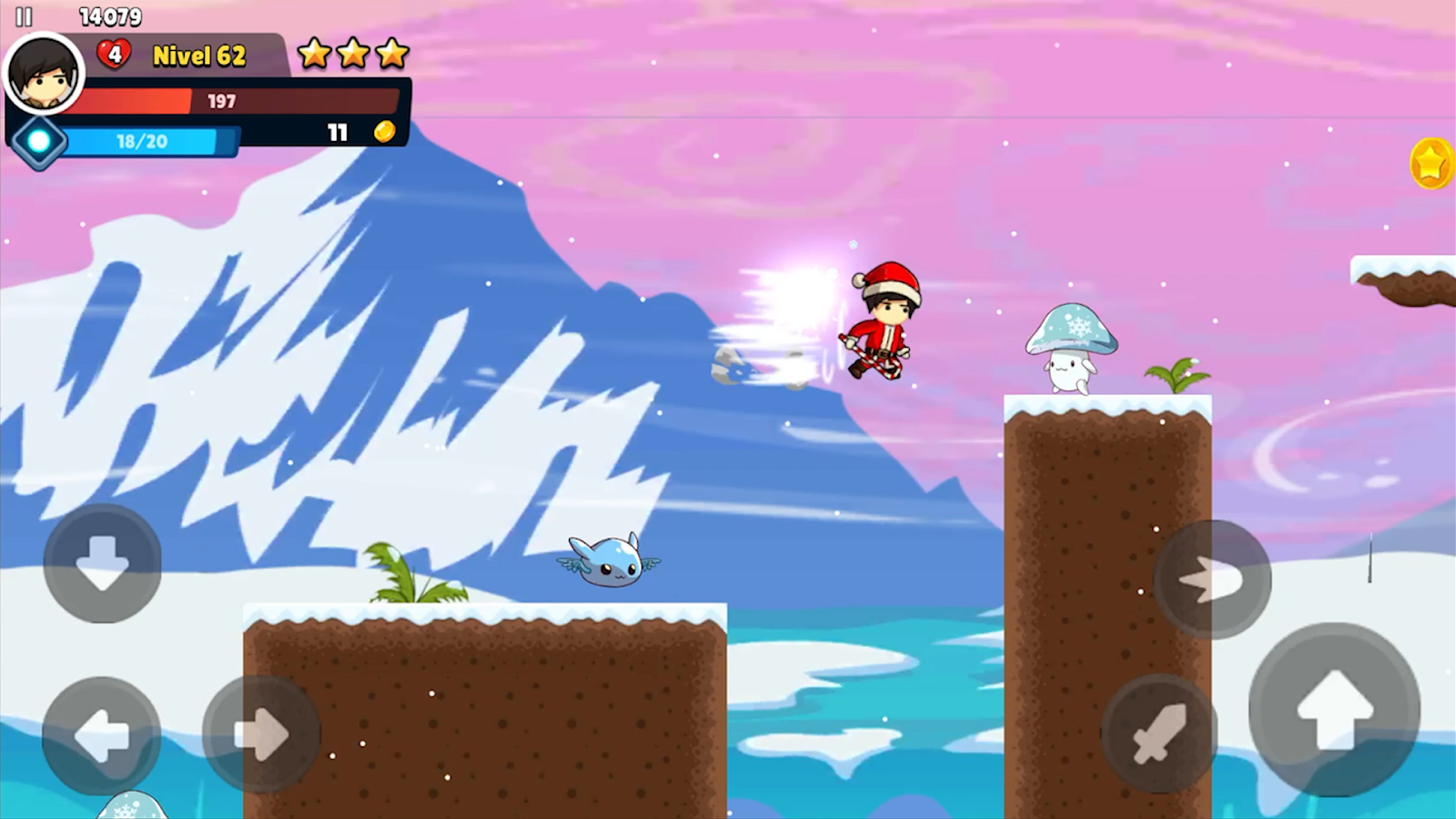This screenshot has height=819, width=1456.
Task: Jump using the up arrow button
Action: pos(1334,711)
